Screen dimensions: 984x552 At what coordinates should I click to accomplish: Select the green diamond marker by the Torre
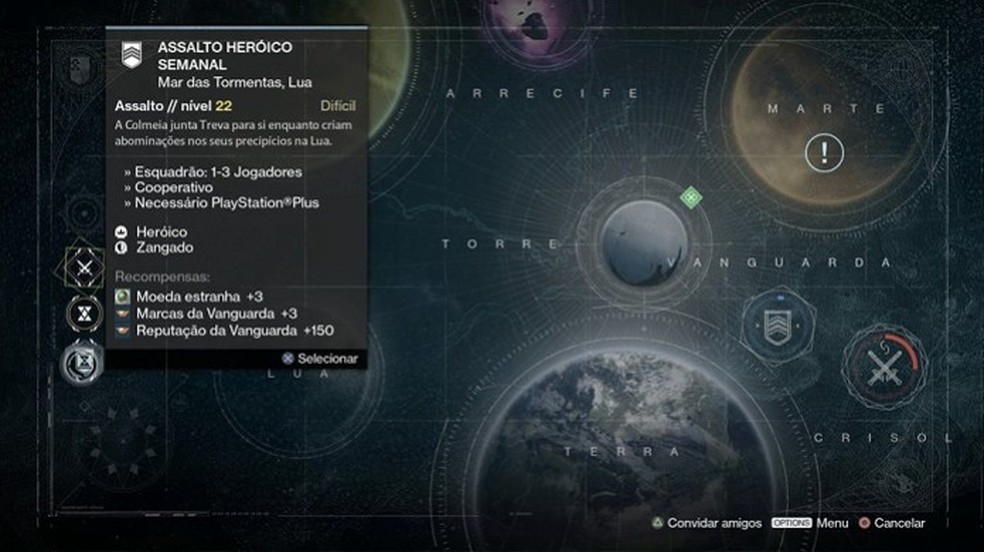[x=690, y=197]
